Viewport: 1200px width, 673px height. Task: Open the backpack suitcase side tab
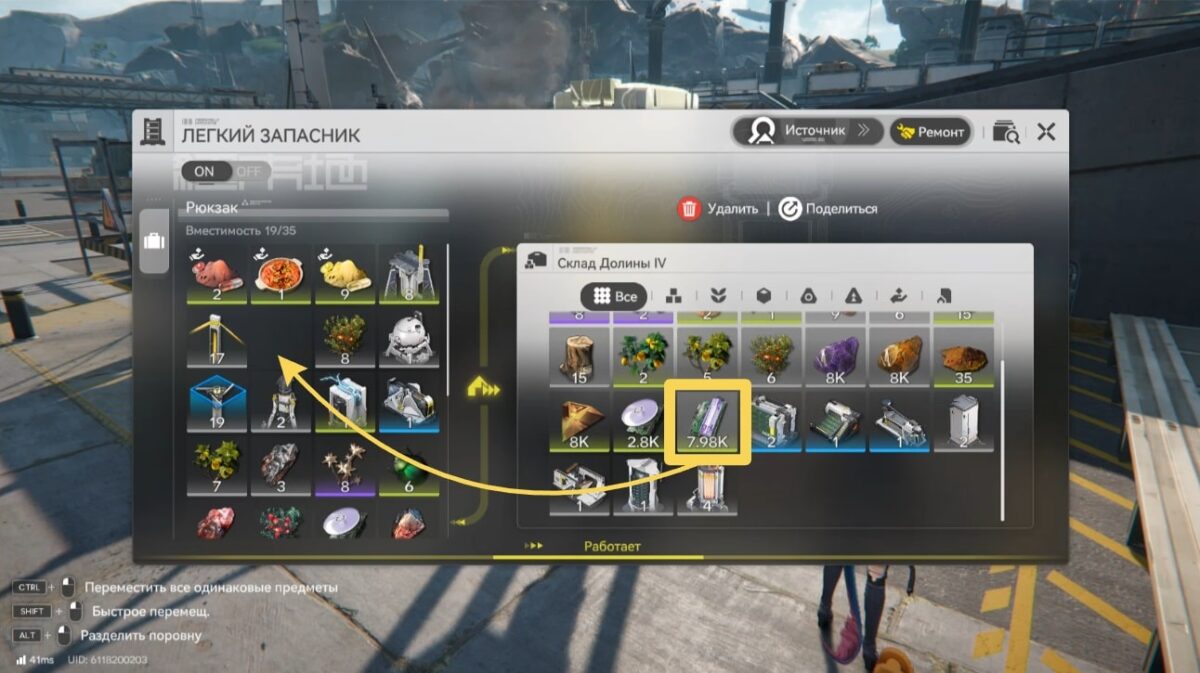tap(154, 243)
